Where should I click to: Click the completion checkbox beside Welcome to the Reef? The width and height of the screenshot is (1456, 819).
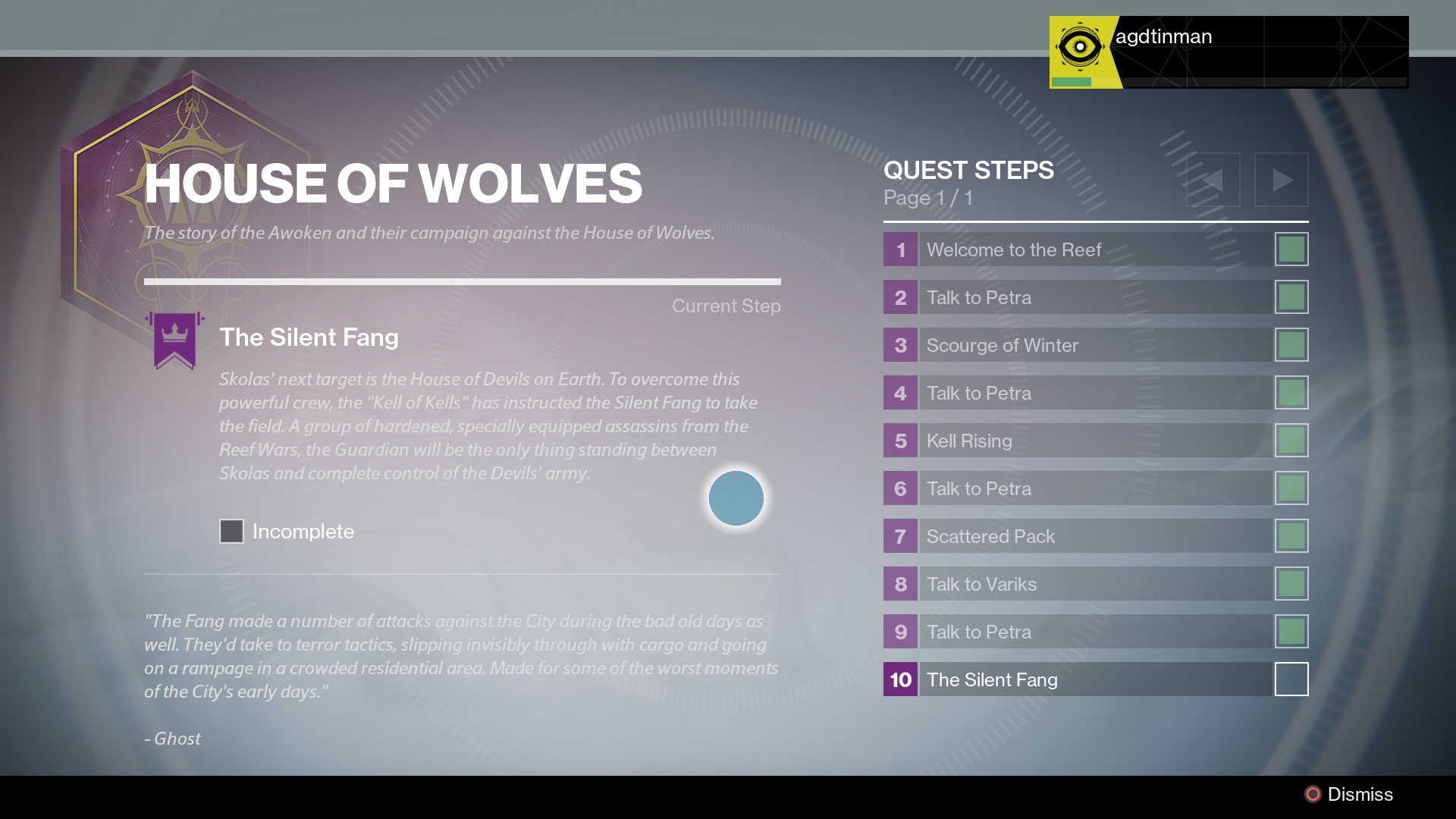tap(1291, 249)
